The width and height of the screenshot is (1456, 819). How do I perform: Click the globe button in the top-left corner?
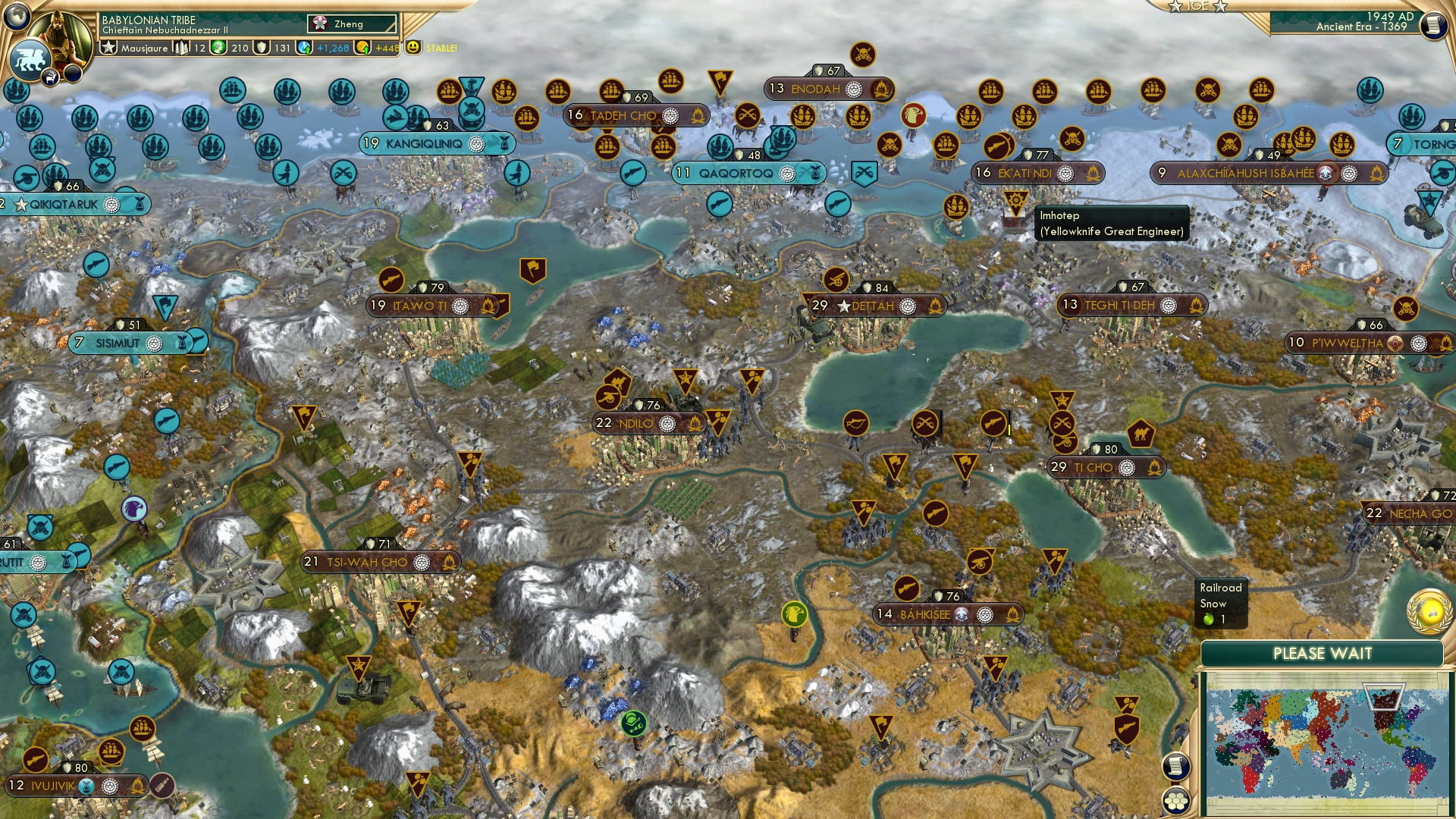pyautogui.click(x=17, y=15)
